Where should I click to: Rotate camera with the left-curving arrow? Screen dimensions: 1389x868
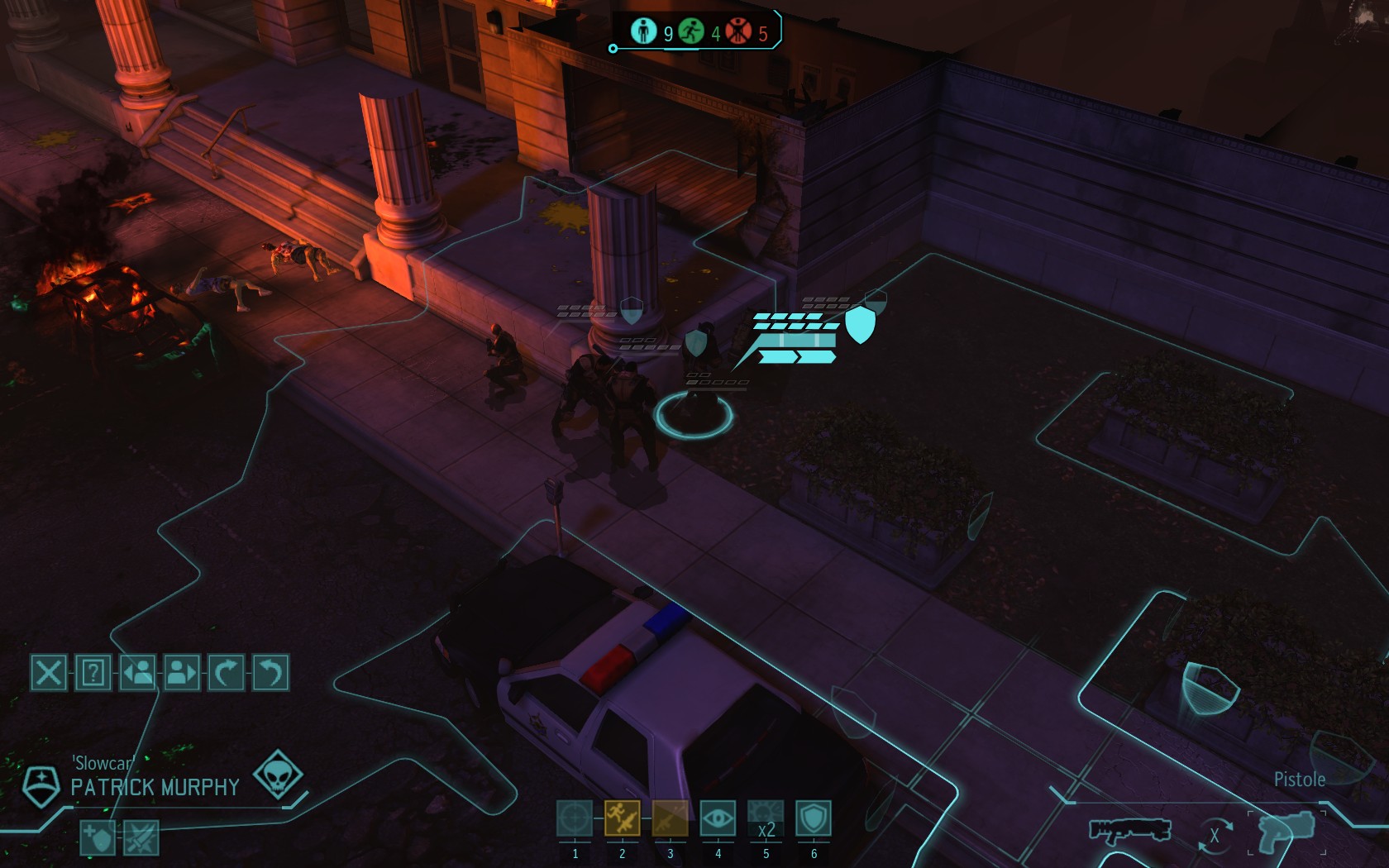coord(270,673)
